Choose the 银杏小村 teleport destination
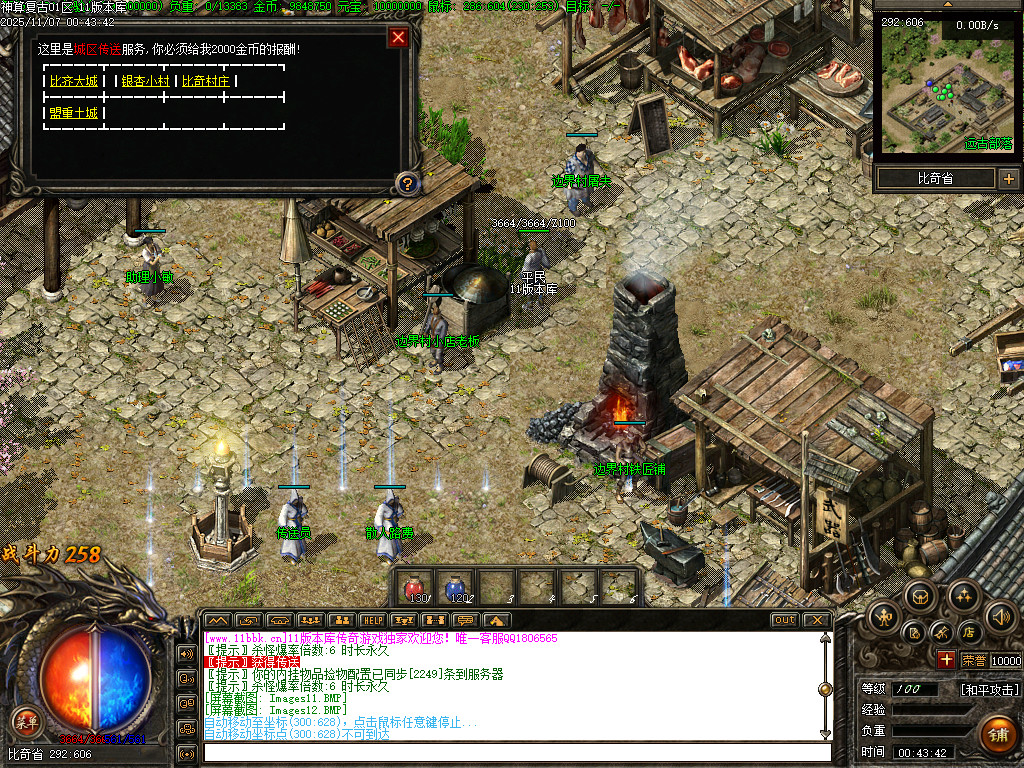This screenshot has width=1024, height=768. [145, 81]
